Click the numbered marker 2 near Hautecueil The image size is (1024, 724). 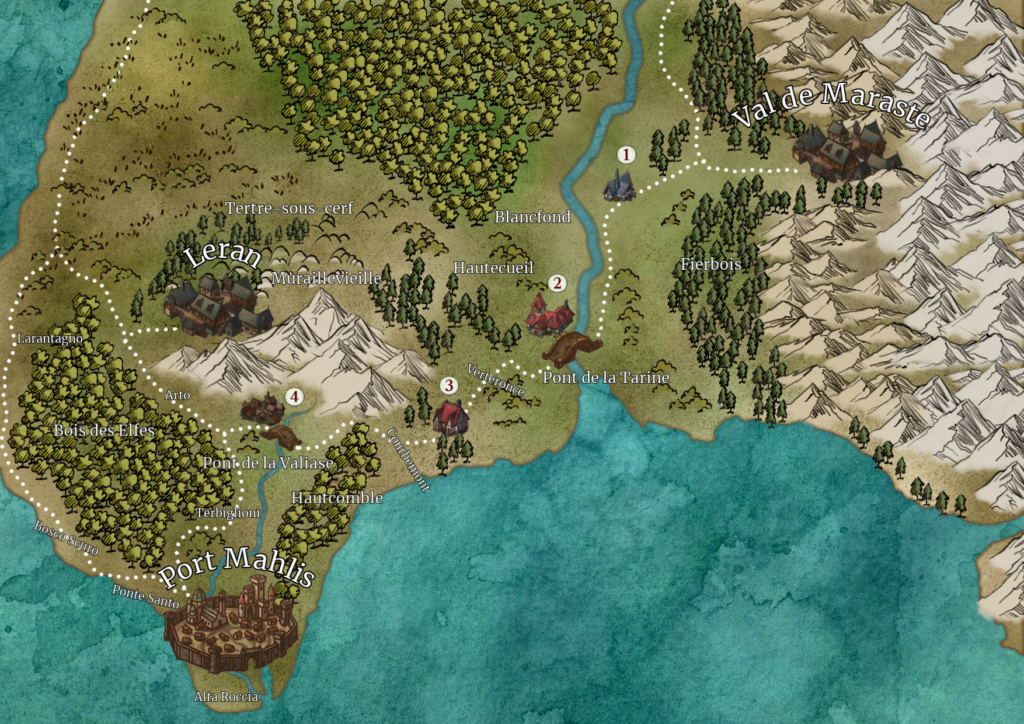coord(558,284)
